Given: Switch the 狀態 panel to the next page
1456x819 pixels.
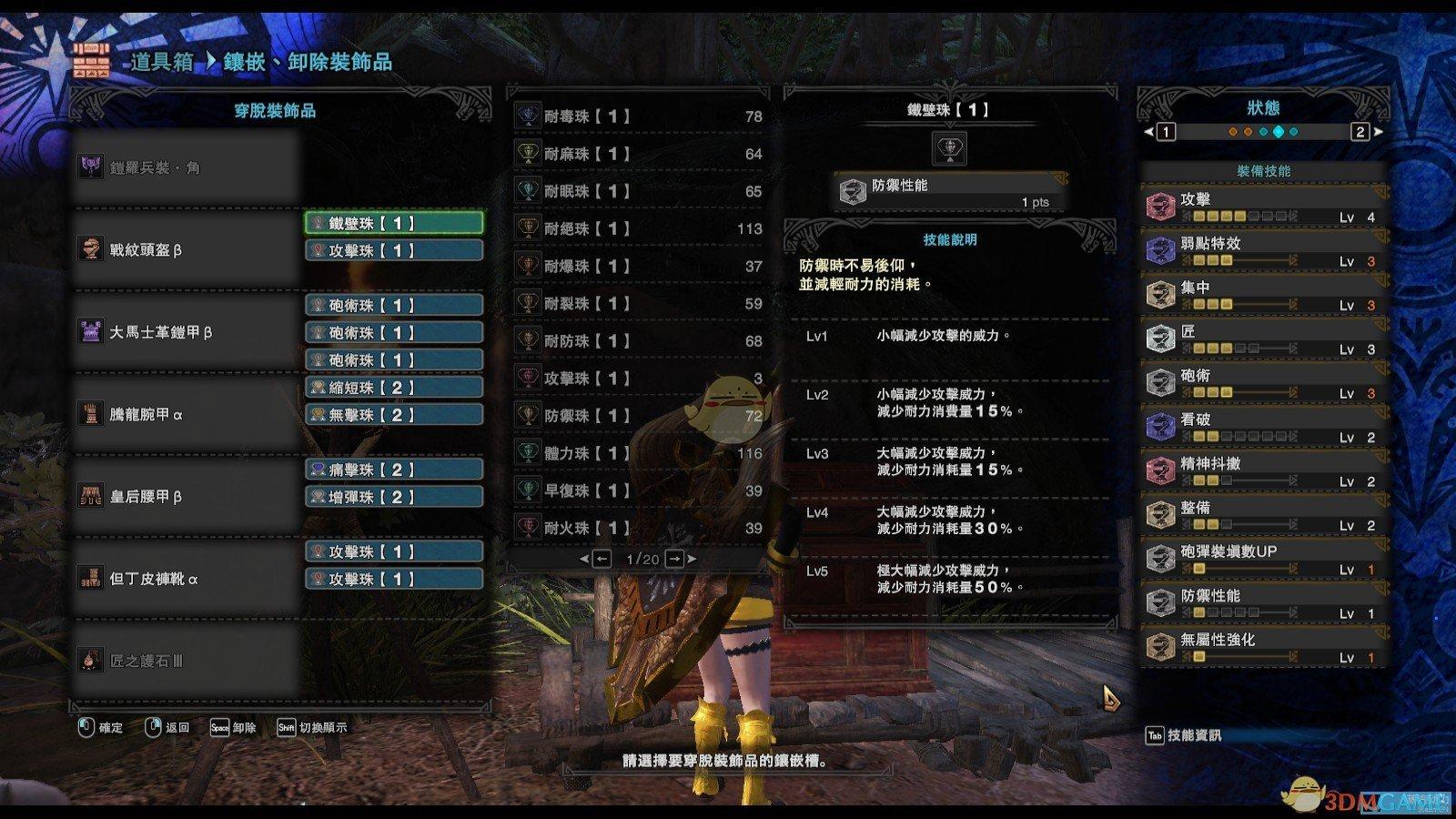Looking at the screenshot, I should coord(1361,132).
